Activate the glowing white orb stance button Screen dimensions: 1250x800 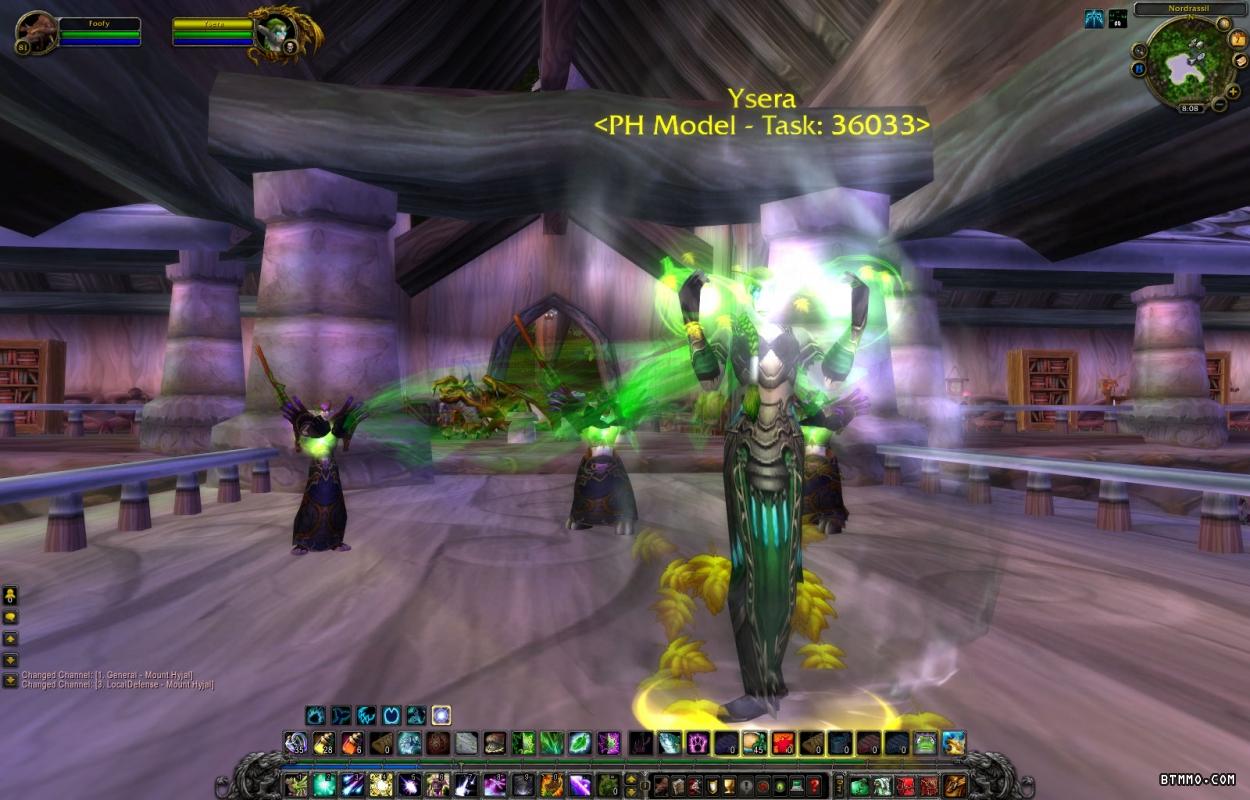click(441, 715)
